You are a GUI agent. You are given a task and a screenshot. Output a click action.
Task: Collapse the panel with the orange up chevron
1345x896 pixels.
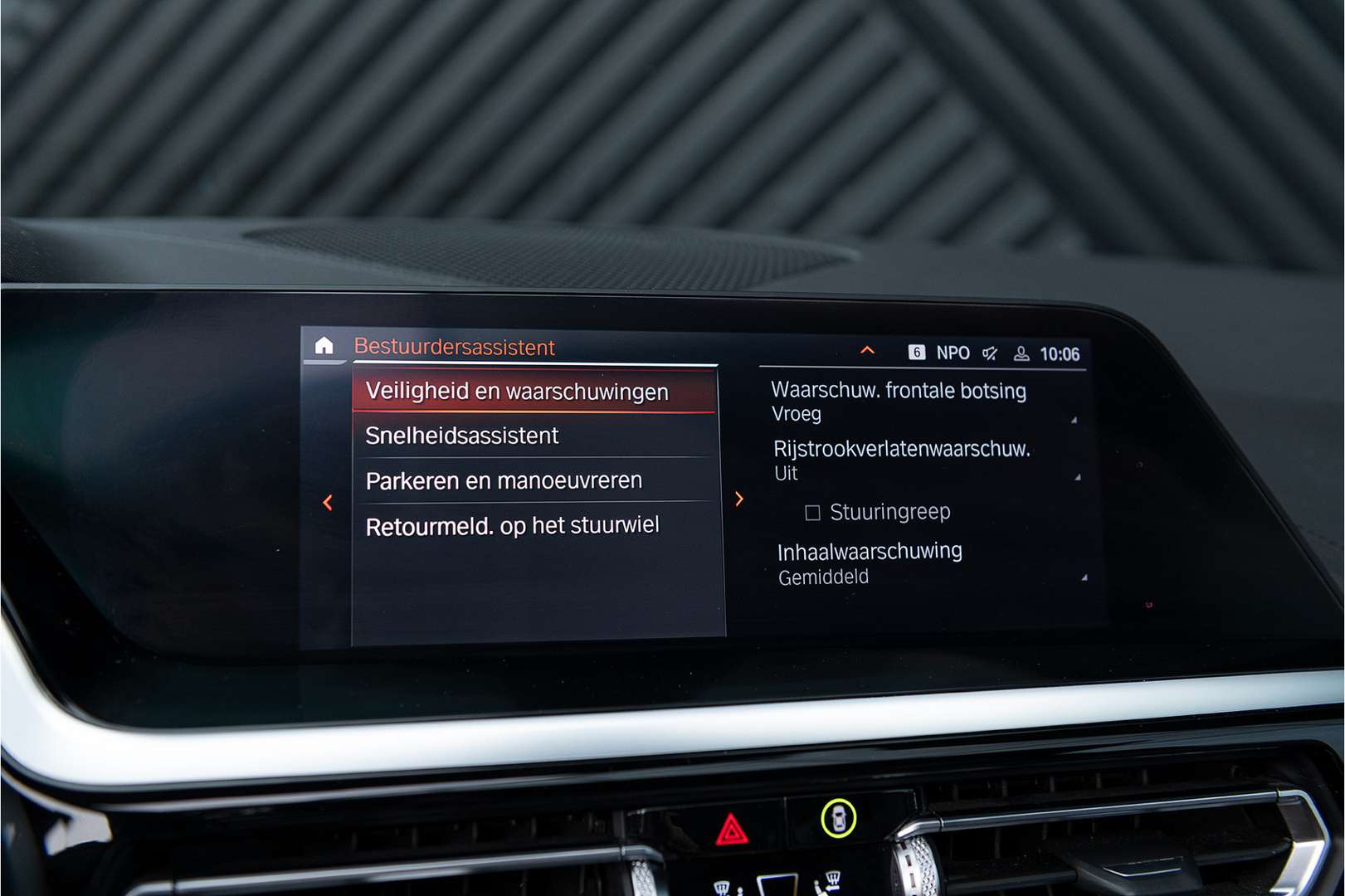coord(868,352)
